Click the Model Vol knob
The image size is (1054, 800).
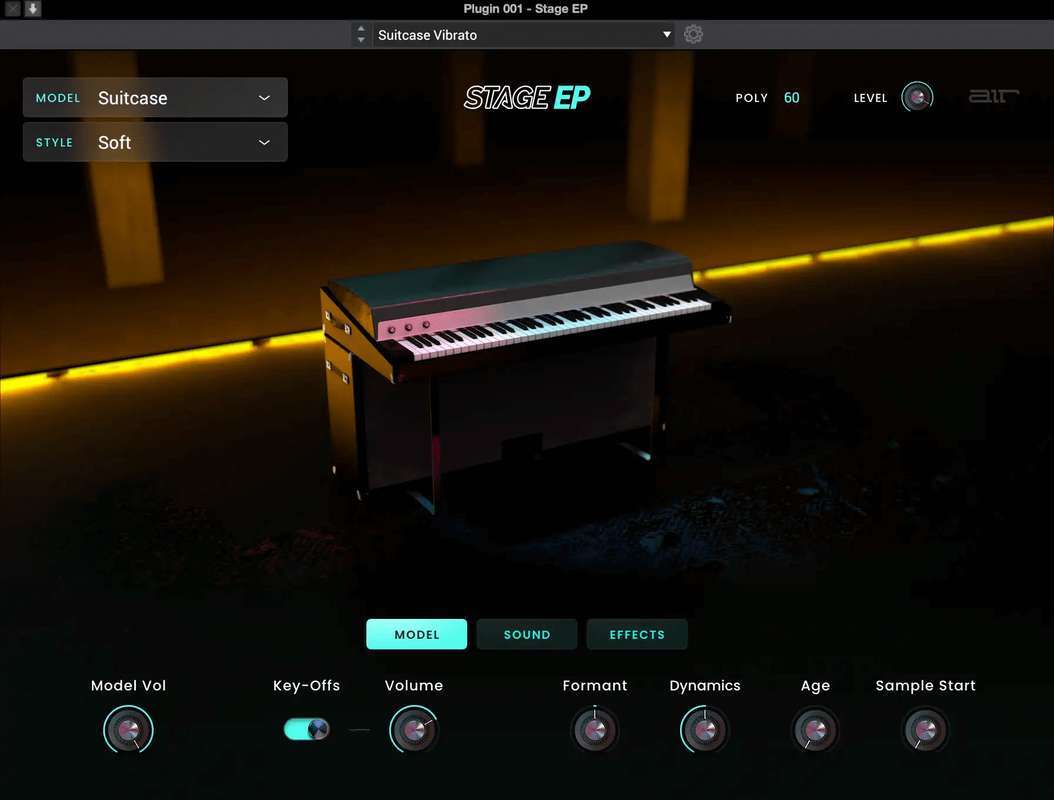128,730
